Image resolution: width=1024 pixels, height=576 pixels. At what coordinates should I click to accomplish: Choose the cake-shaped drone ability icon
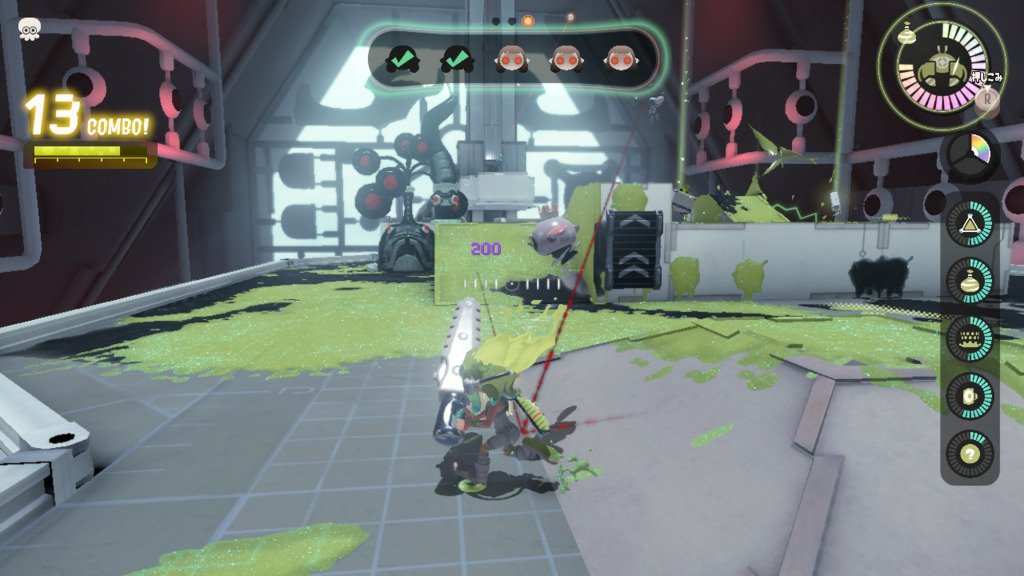click(969, 338)
